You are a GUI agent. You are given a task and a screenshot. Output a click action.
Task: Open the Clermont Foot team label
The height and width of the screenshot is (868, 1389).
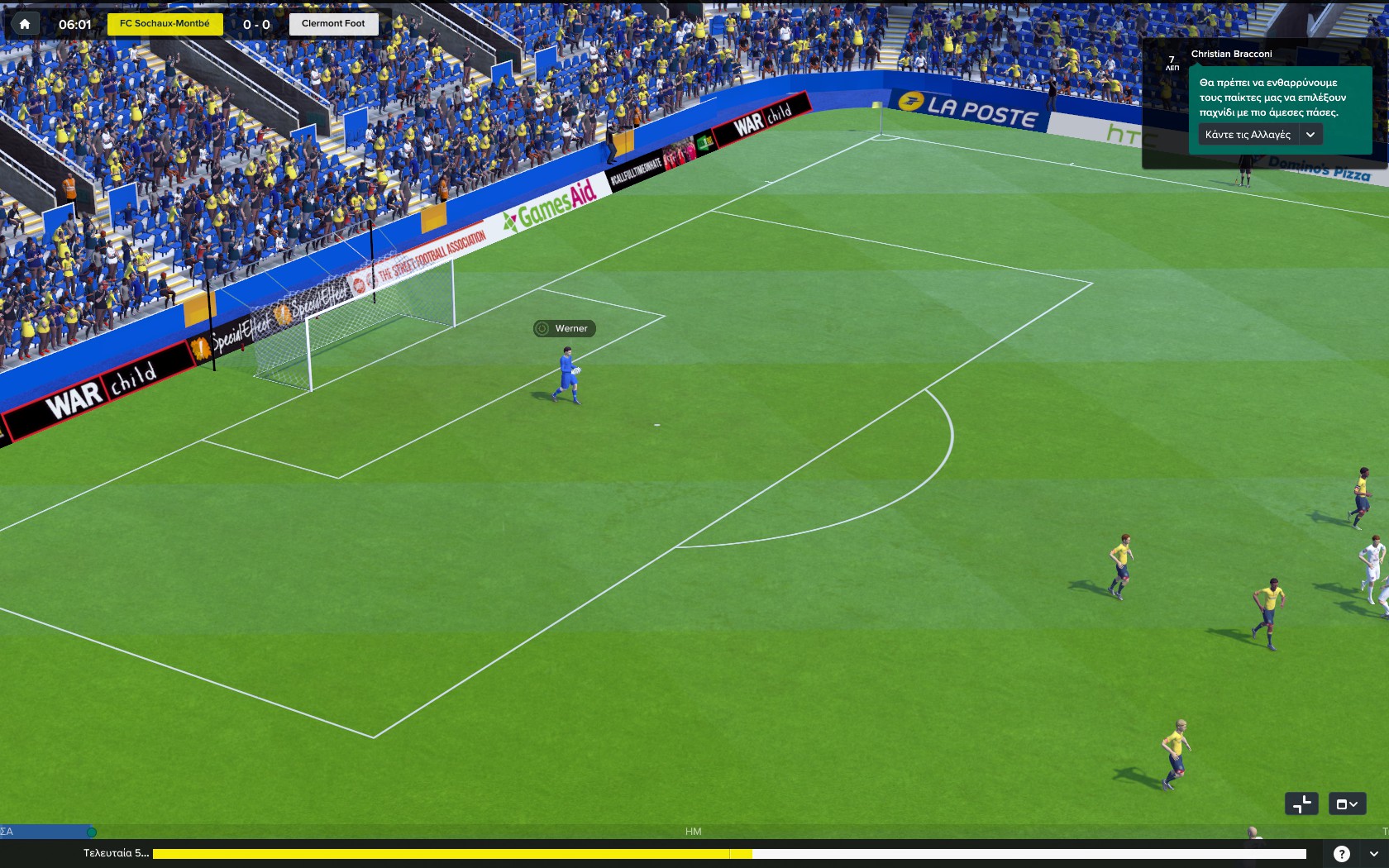[x=333, y=24]
